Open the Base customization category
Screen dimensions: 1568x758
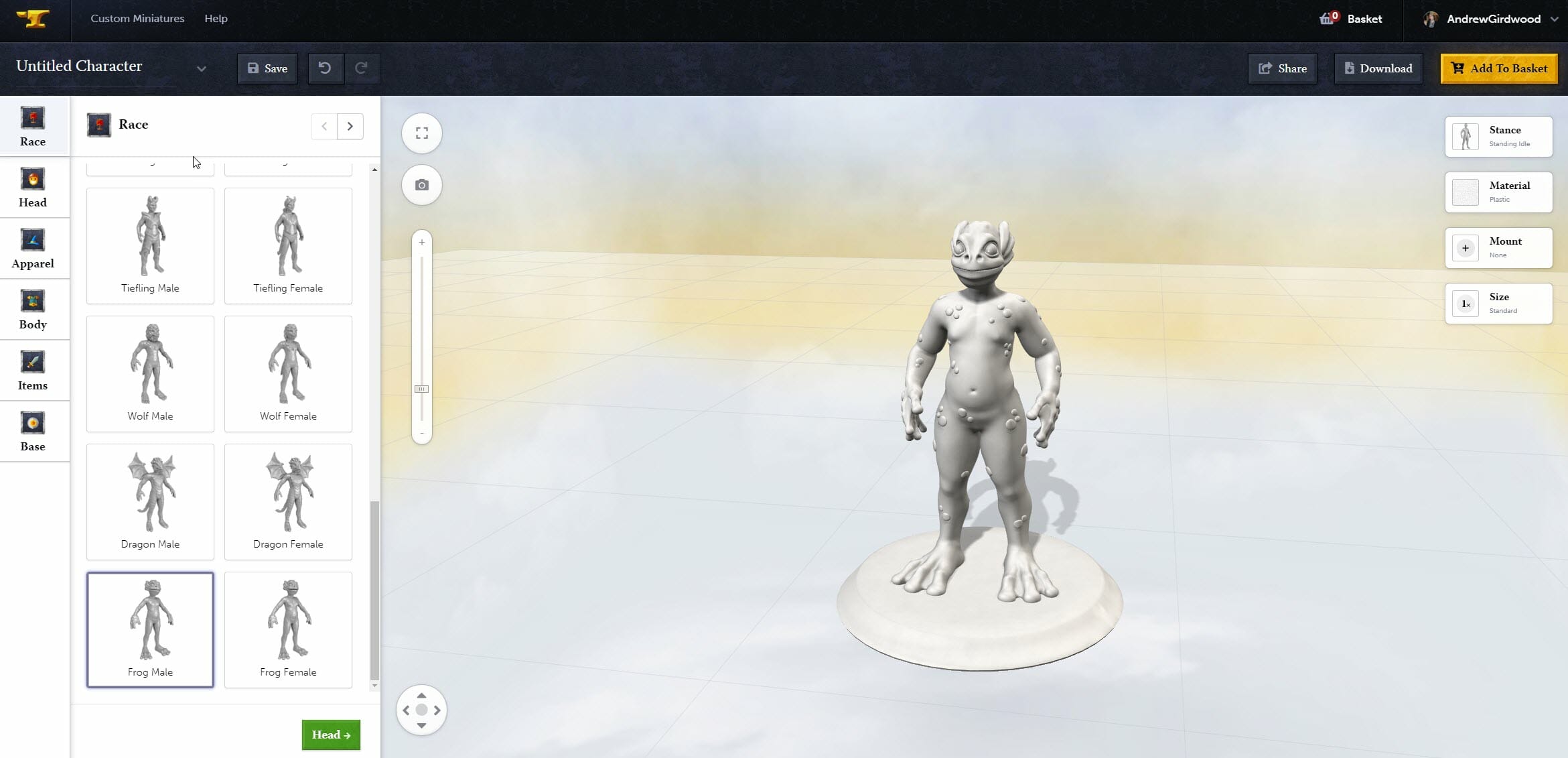[x=32, y=430]
